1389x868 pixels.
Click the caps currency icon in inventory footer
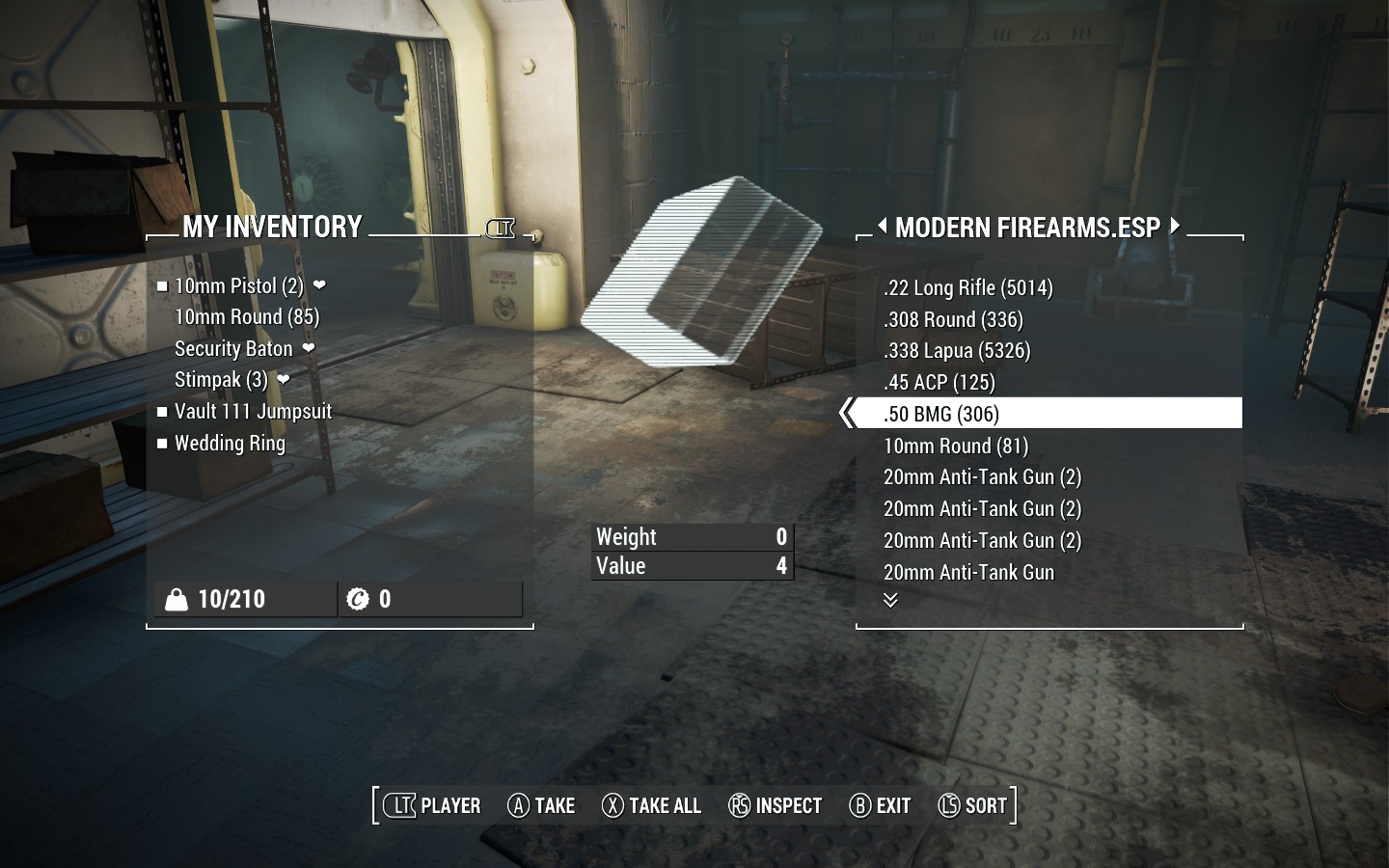tap(359, 598)
